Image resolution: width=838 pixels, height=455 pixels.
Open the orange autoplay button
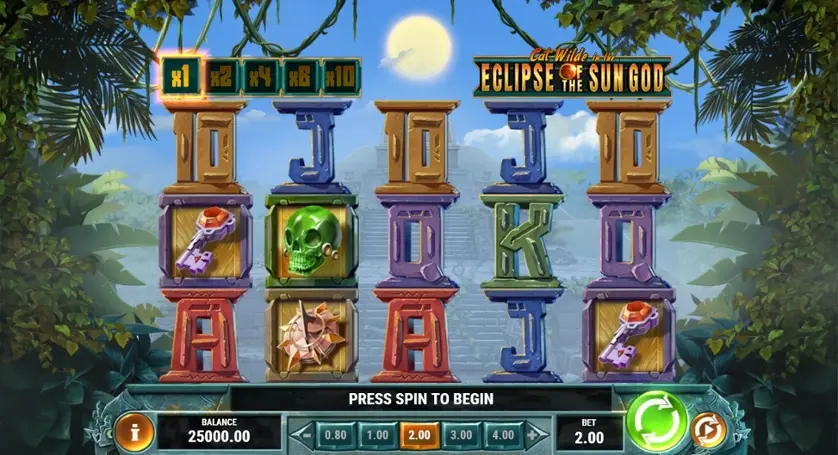coord(705,430)
